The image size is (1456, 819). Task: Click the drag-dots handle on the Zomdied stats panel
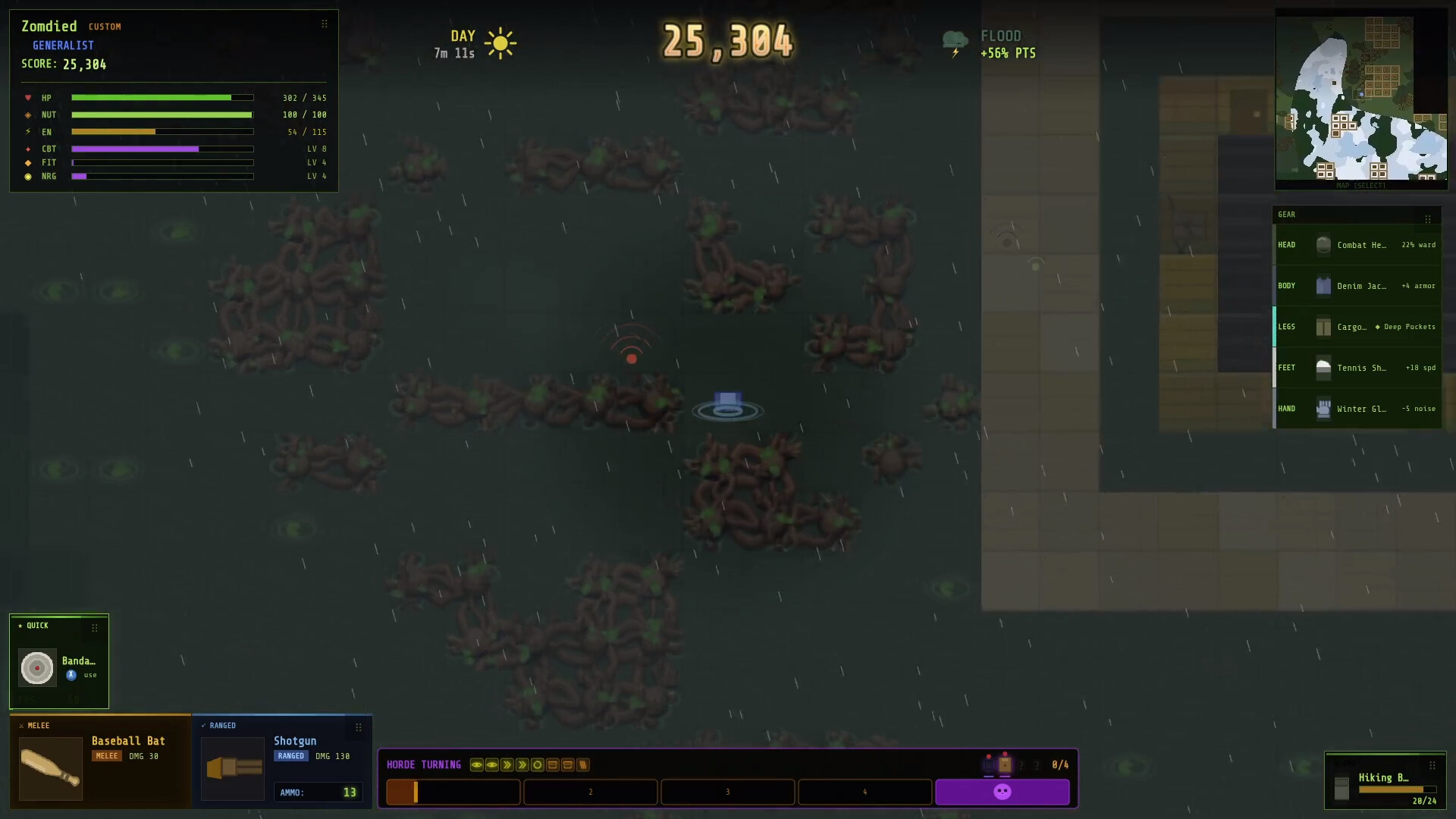click(325, 23)
